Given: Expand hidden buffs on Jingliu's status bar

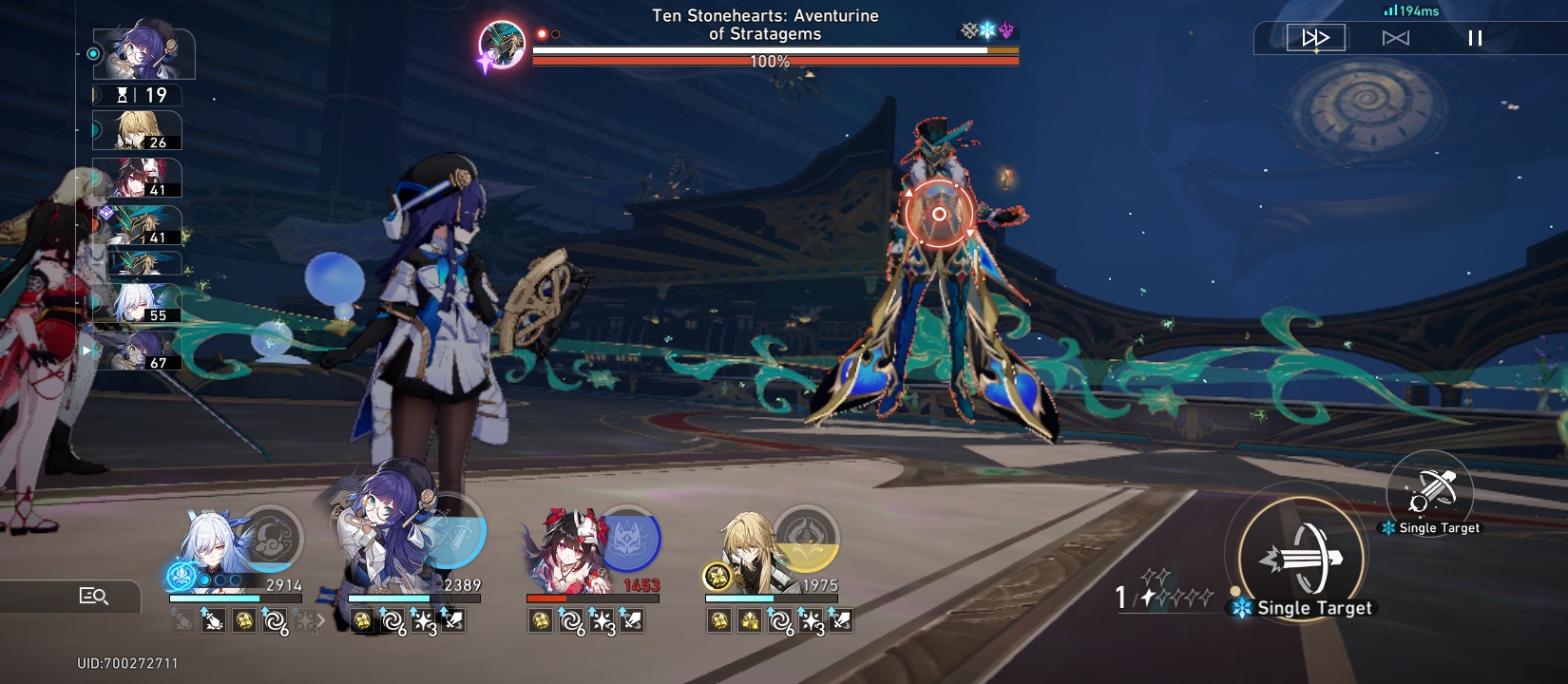Looking at the screenshot, I should [x=321, y=622].
